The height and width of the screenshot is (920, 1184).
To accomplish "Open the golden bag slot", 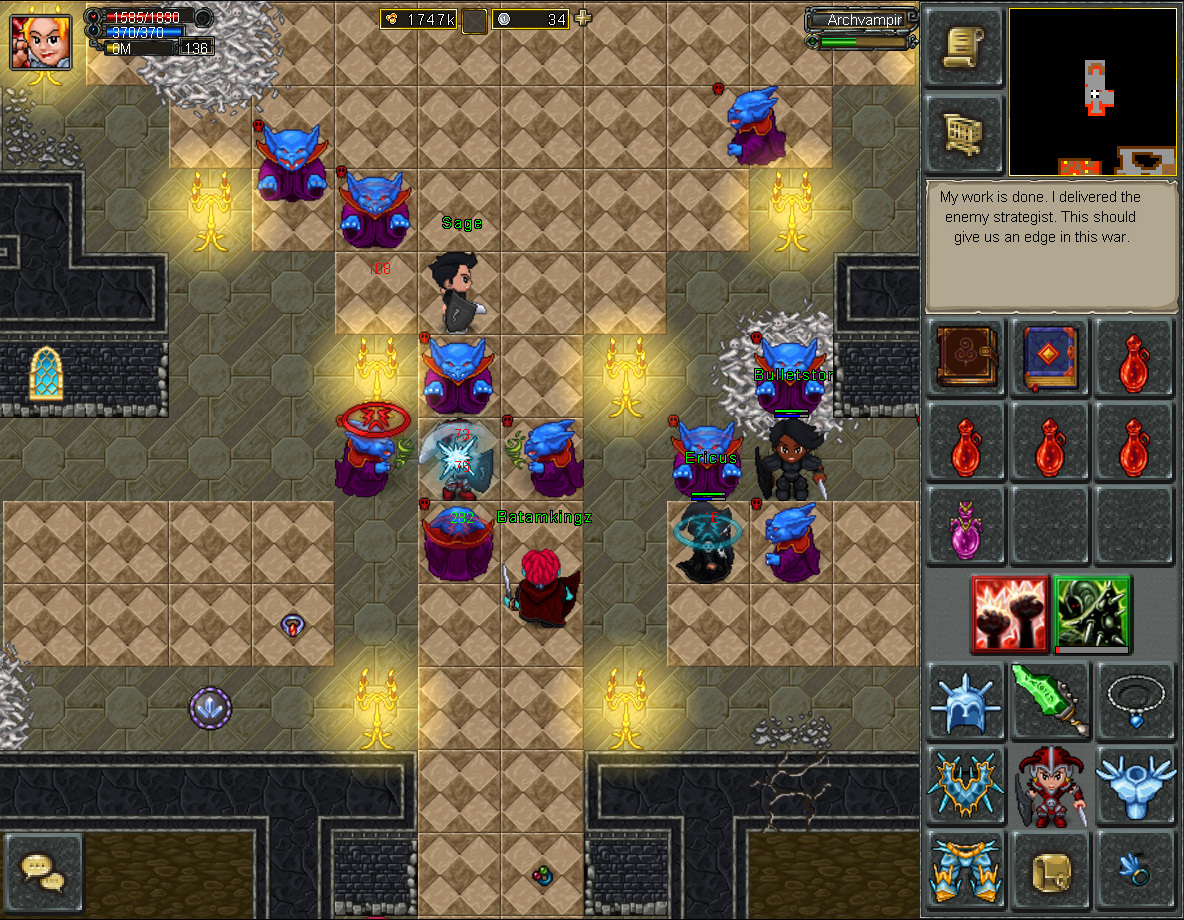I will 1050,868.
